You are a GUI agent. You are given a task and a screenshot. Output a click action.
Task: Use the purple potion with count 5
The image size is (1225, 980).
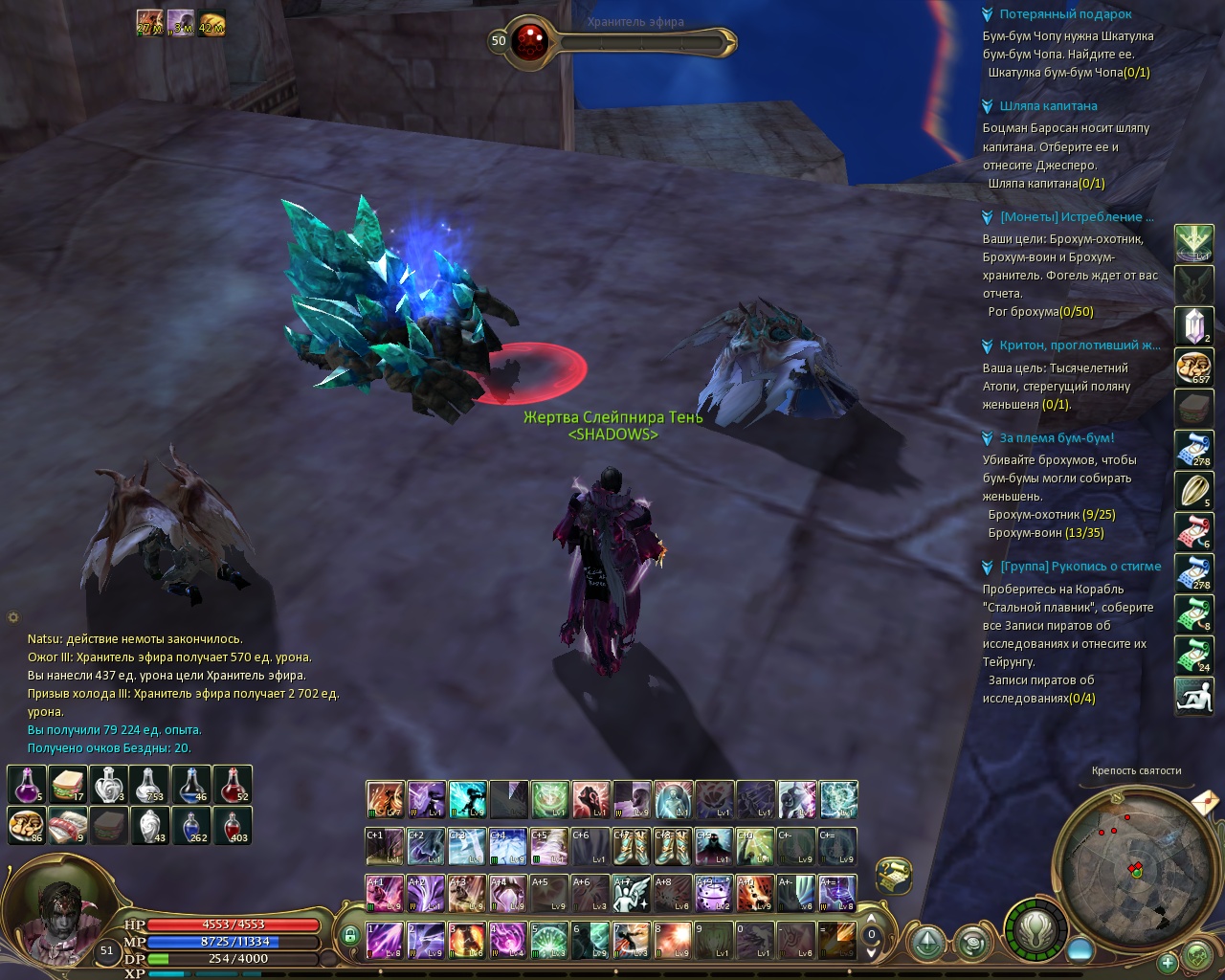(x=27, y=785)
